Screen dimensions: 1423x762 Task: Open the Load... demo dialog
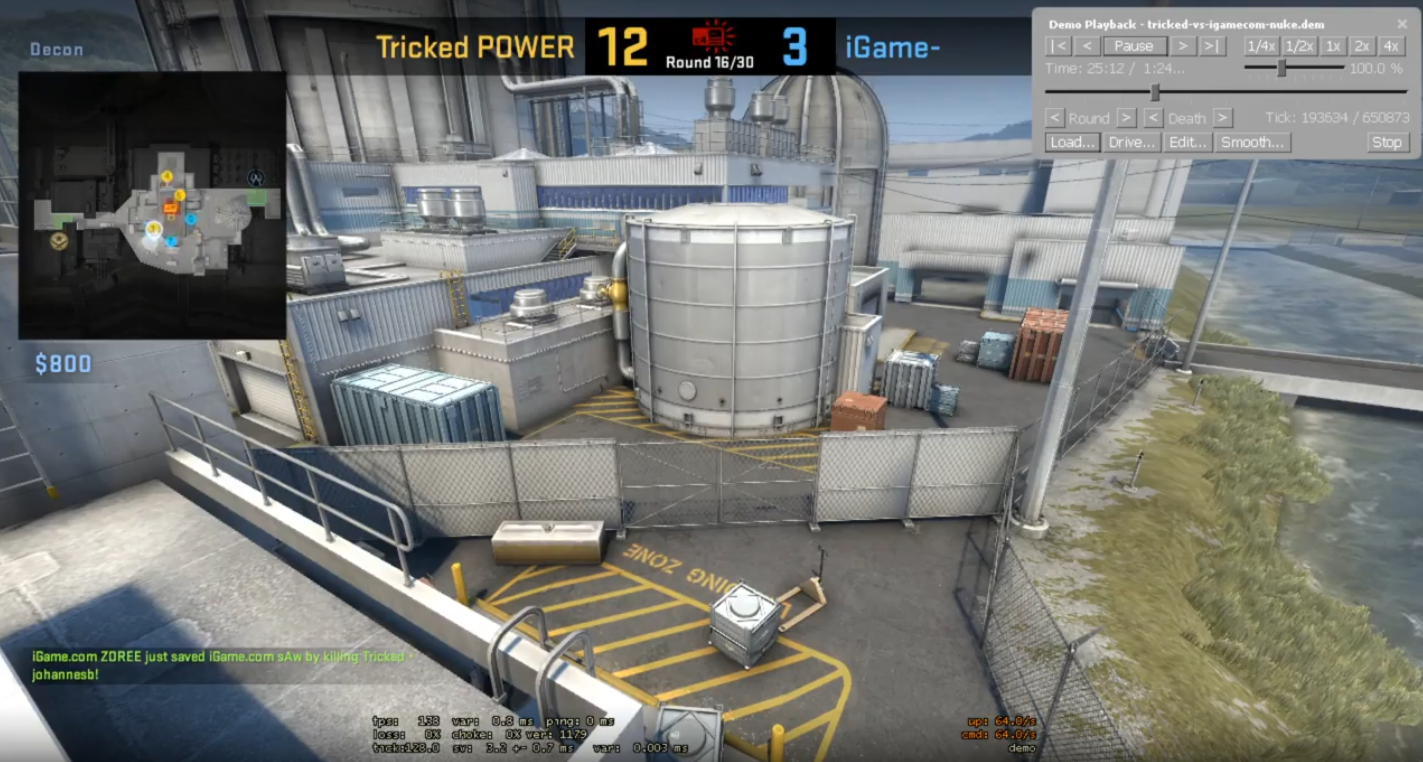(1073, 143)
